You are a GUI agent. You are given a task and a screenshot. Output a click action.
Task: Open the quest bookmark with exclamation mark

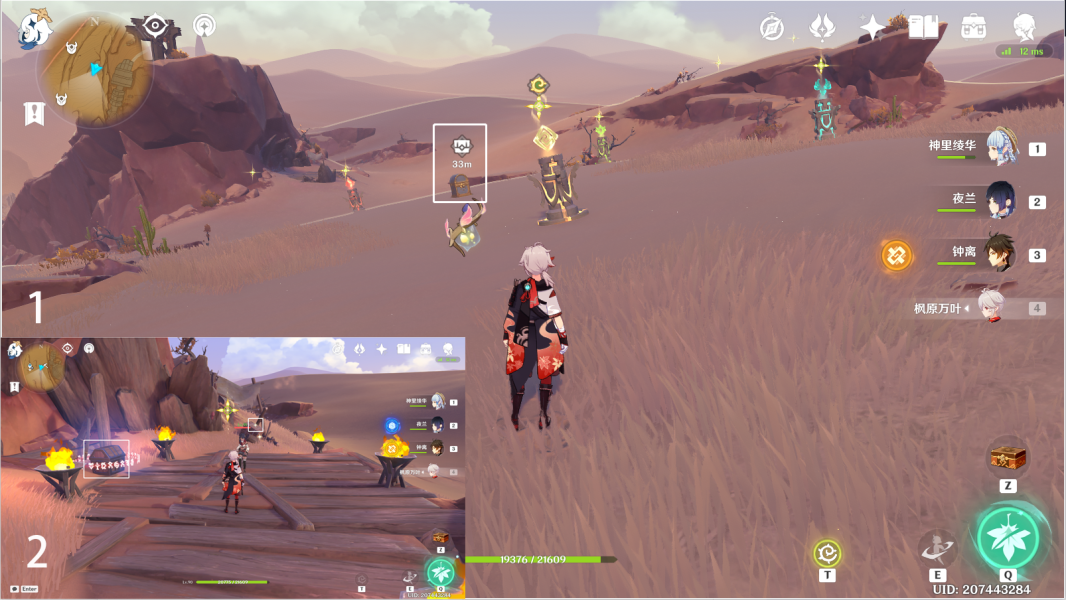coord(34,113)
